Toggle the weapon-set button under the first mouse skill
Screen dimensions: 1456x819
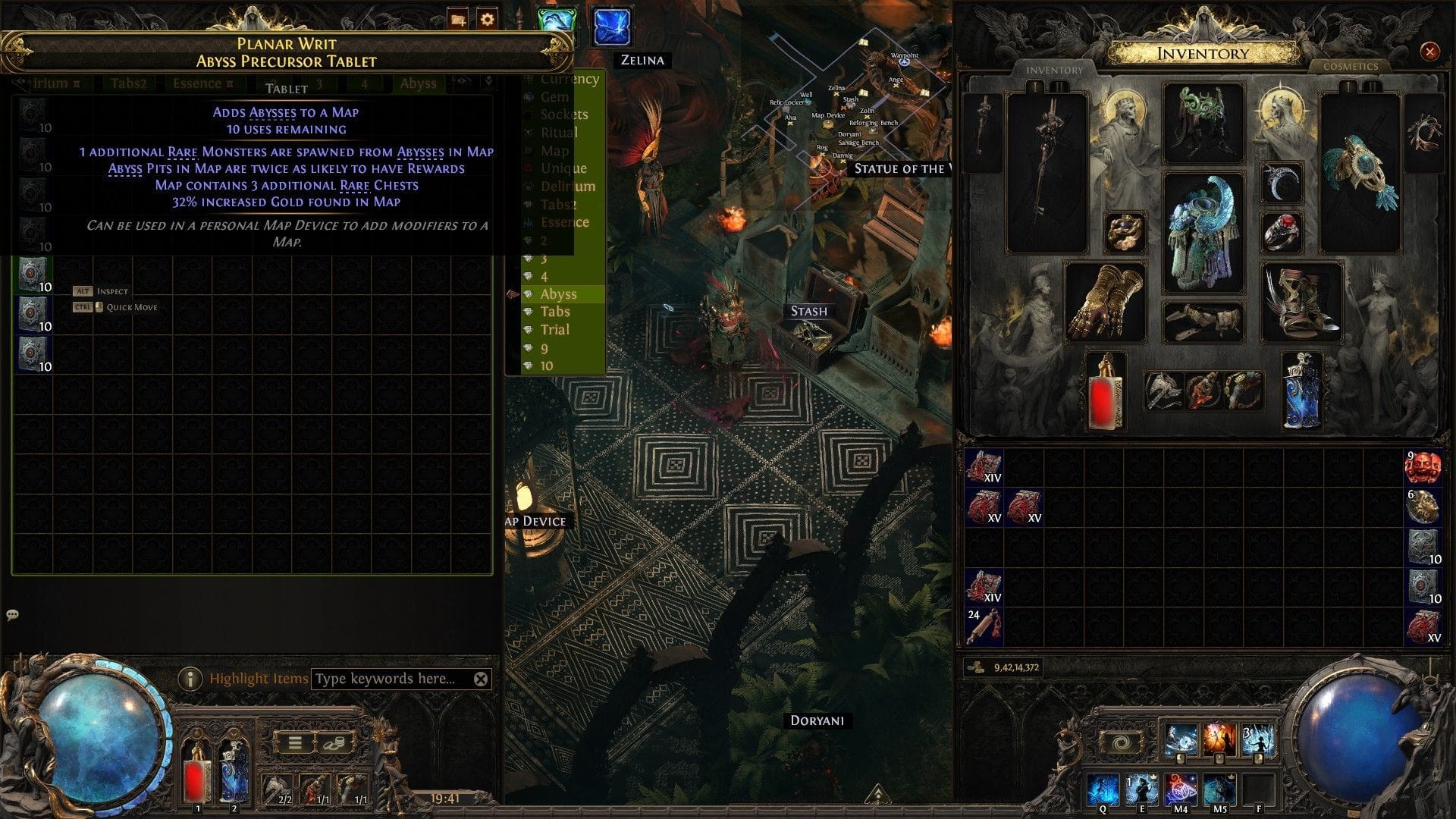[1180, 759]
